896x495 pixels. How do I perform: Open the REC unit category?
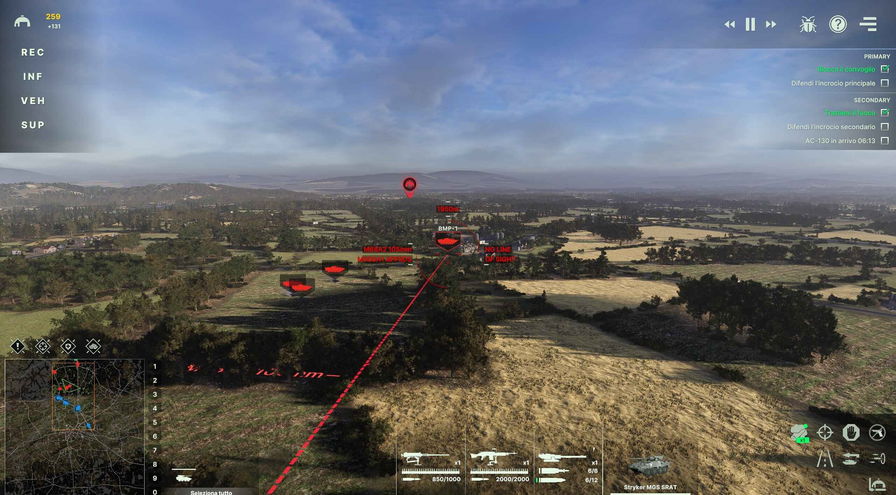[33, 52]
